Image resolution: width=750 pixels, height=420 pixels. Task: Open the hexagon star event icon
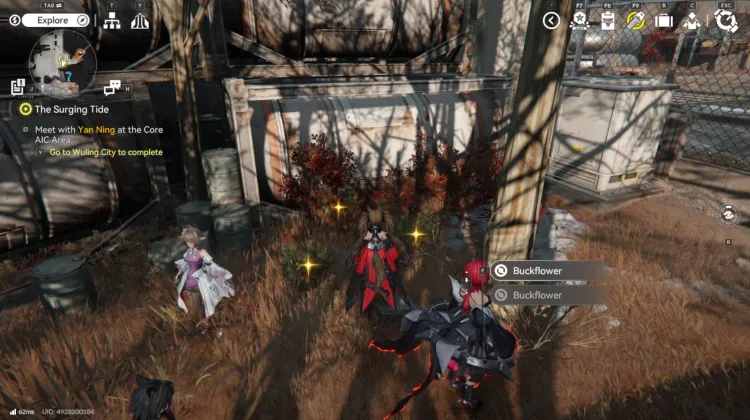578,20
